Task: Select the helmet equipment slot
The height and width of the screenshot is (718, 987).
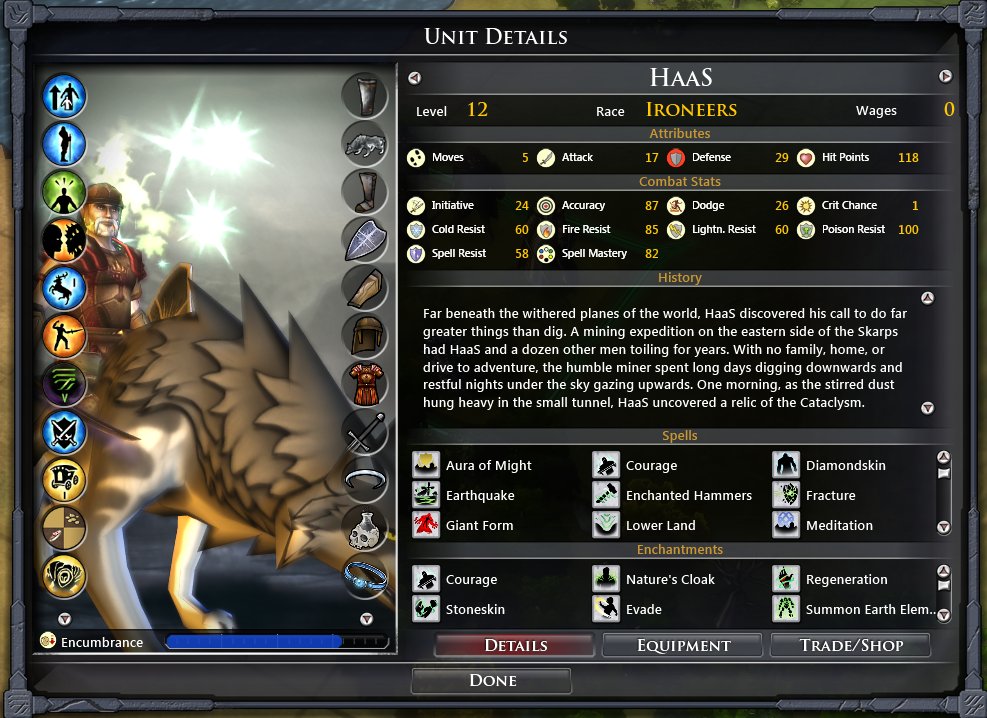Action: pyautogui.click(x=365, y=336)
